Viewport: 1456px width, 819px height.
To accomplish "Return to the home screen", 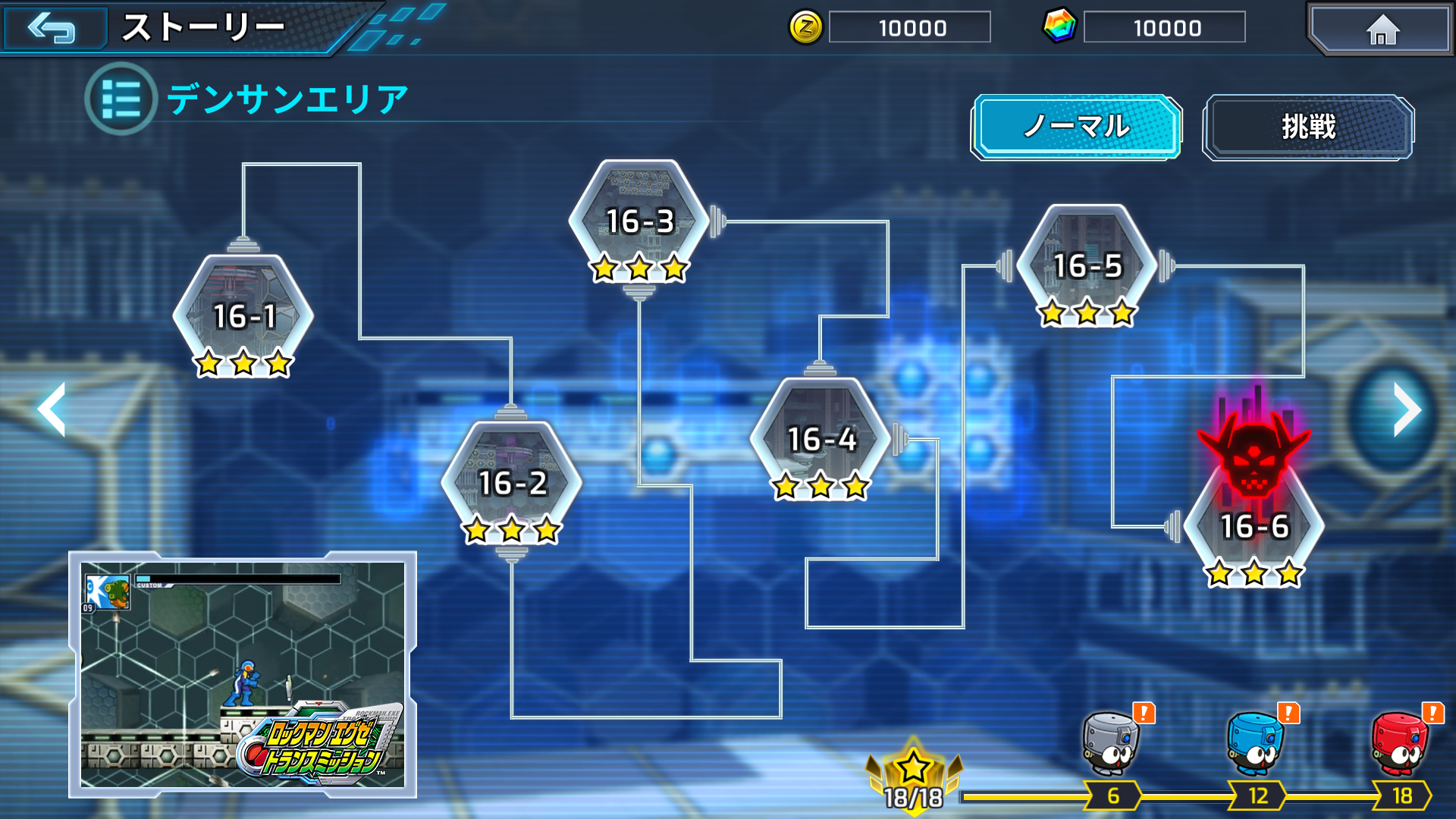I will [1382, 30].
